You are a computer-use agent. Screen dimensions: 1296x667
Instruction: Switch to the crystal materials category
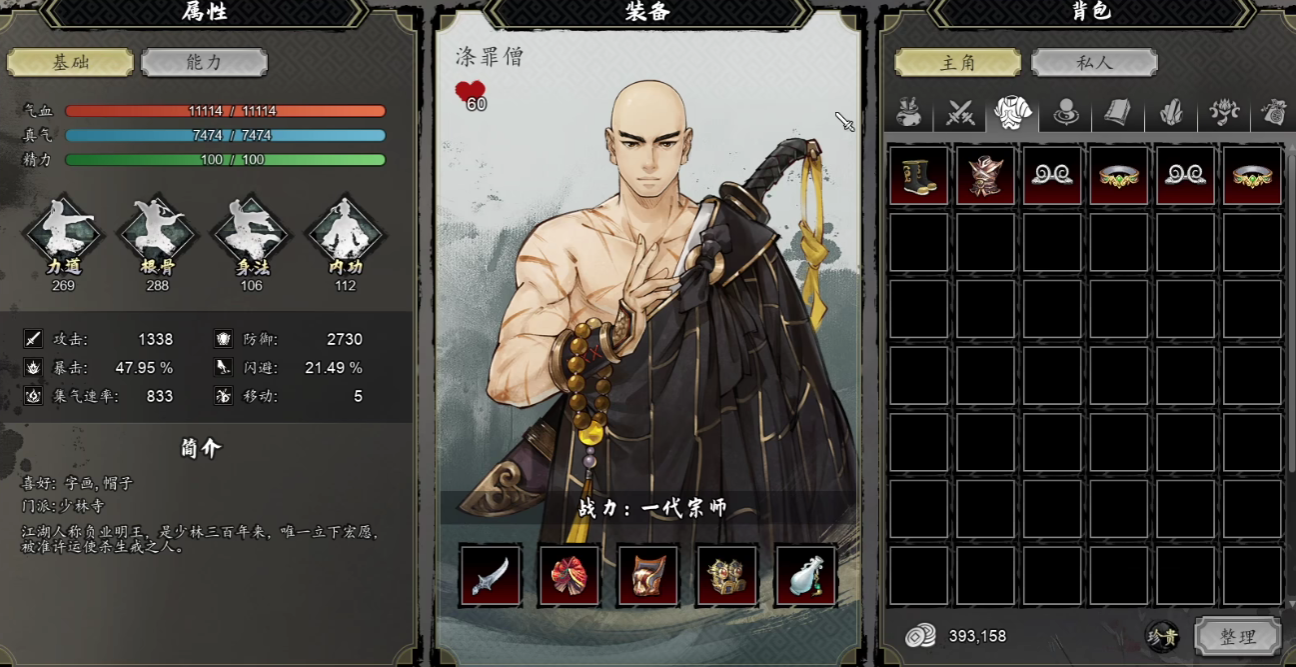1171,113
